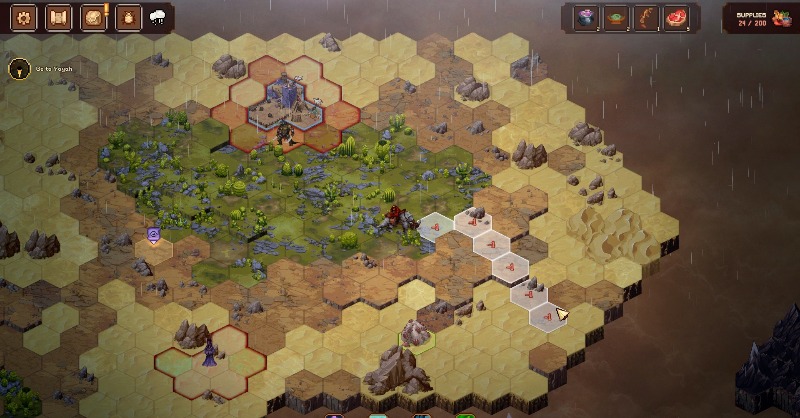Click the beetle bug icon button
Viewport: 800px width, 418px height.
pyautogui.click(x=128, y=17)
